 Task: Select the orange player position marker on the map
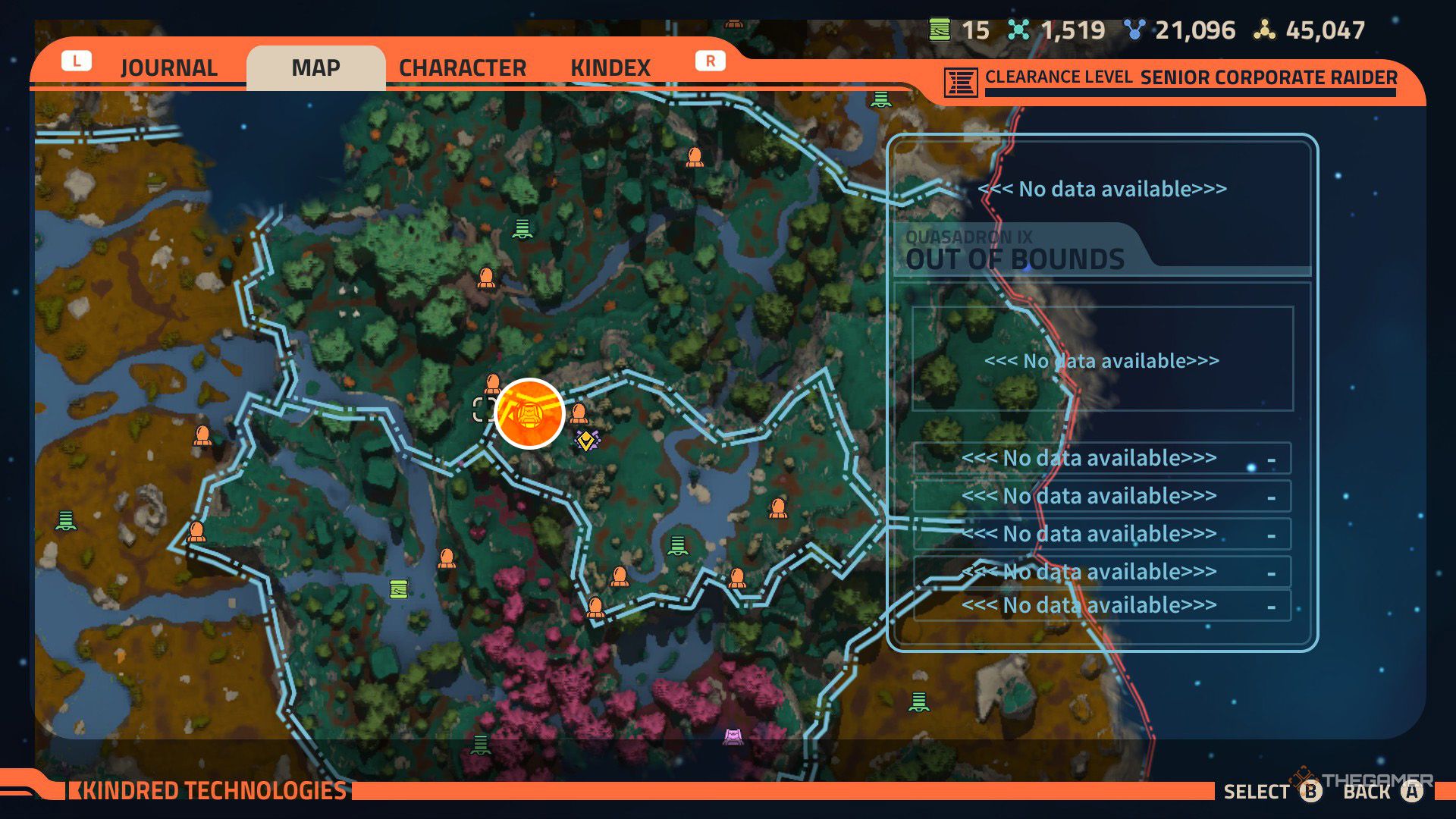529,413
